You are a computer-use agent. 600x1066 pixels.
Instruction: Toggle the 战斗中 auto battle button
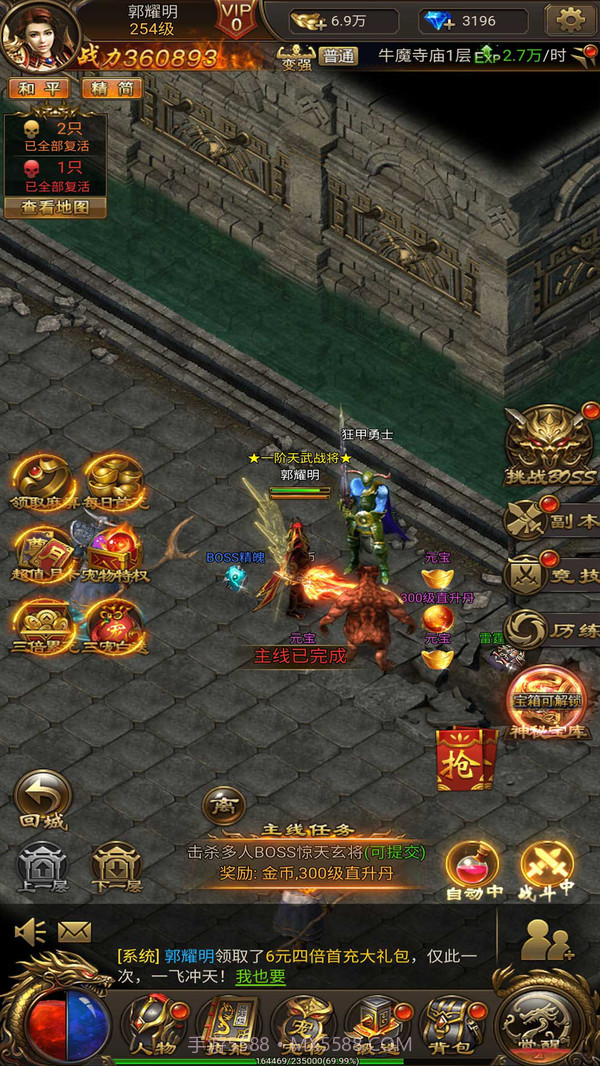(x=547, y=869)
